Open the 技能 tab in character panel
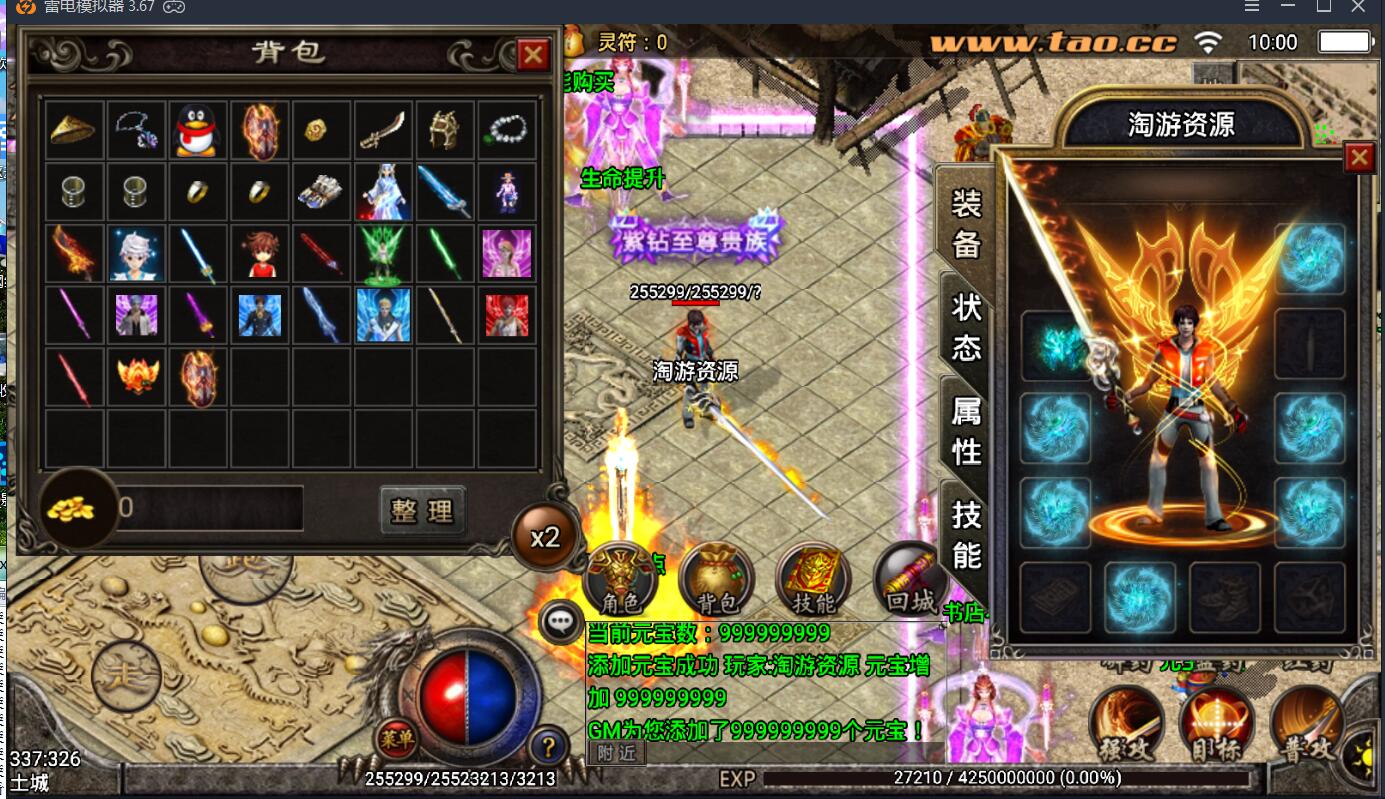This screenshot has width=1385, height=799. point(965,534)
